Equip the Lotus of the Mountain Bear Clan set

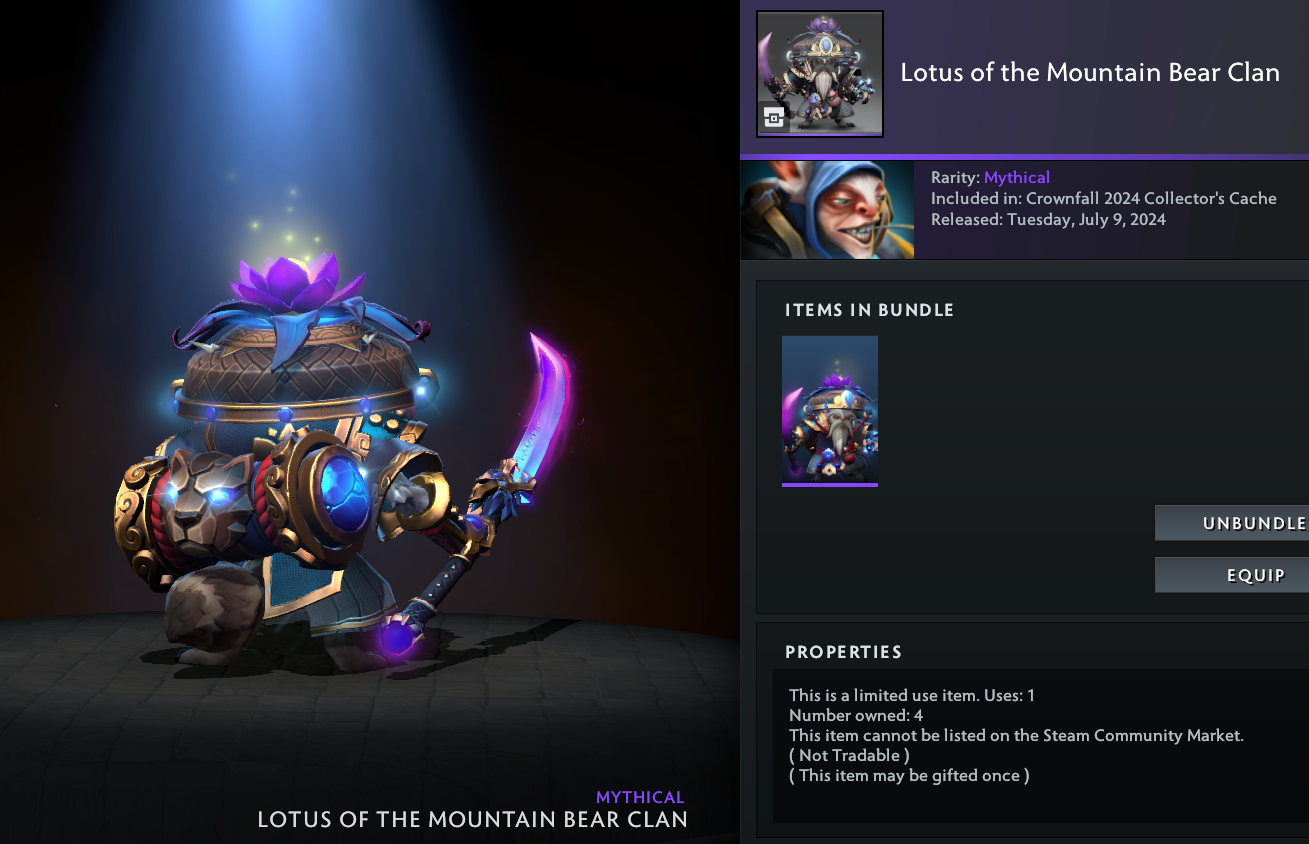[1232, 575]
